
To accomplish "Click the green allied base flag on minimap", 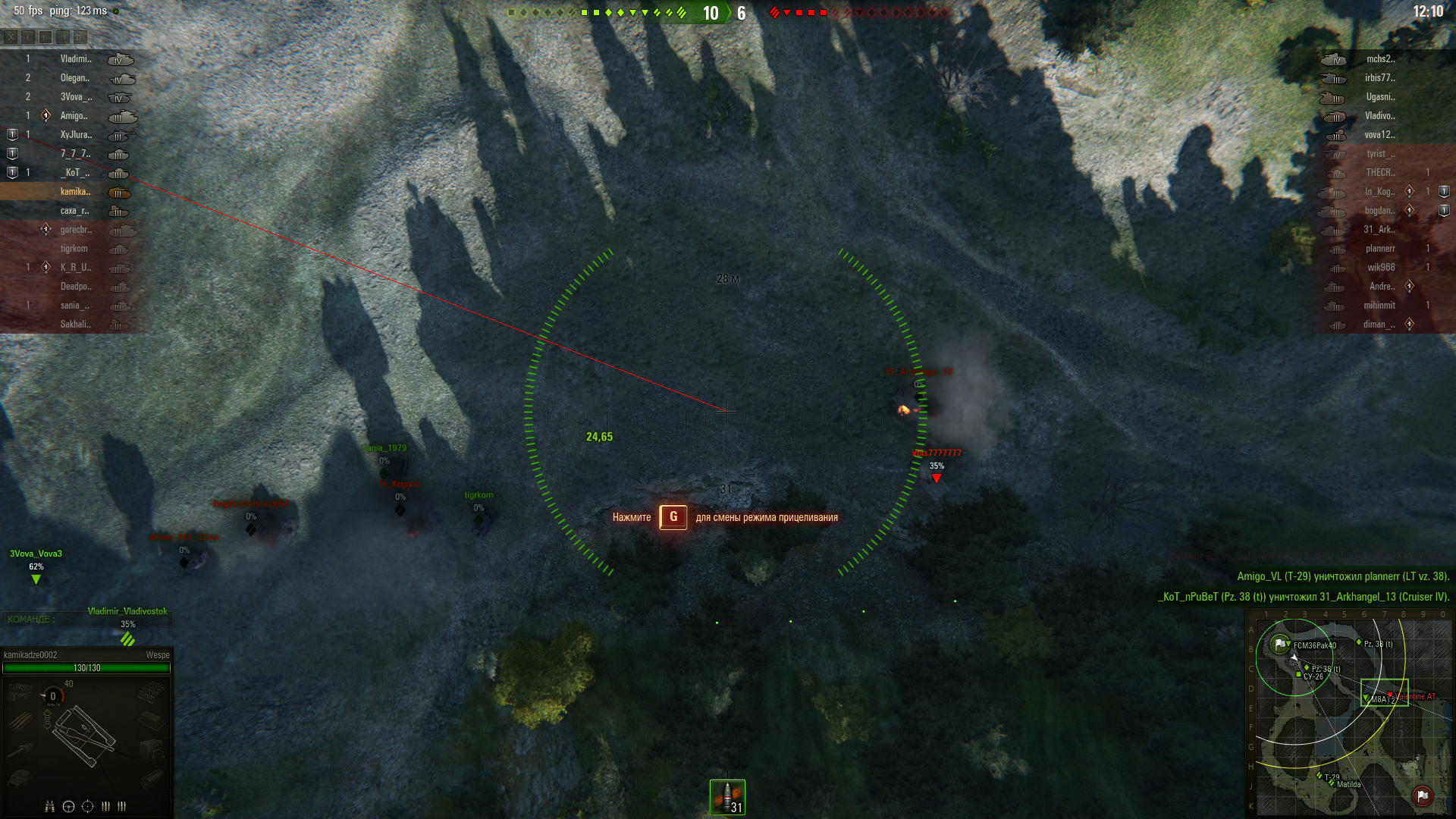I will pos(1280,645).
